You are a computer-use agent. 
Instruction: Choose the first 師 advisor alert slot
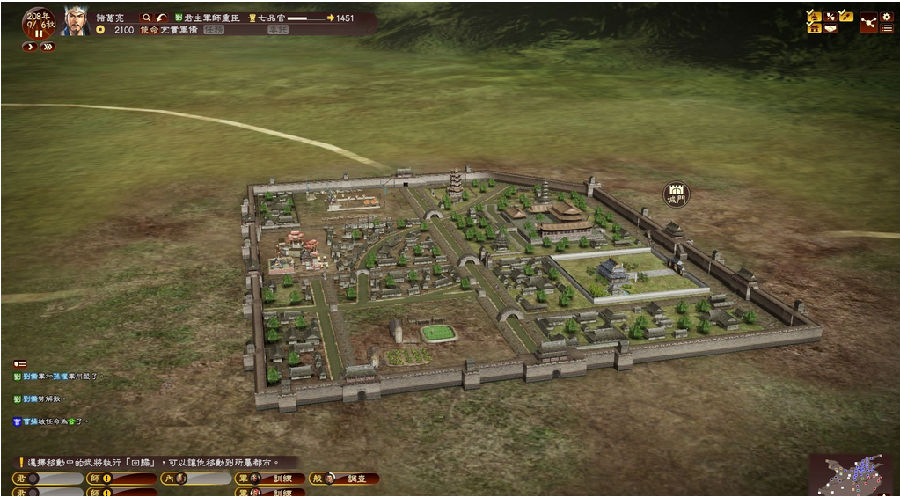(121, 478)
